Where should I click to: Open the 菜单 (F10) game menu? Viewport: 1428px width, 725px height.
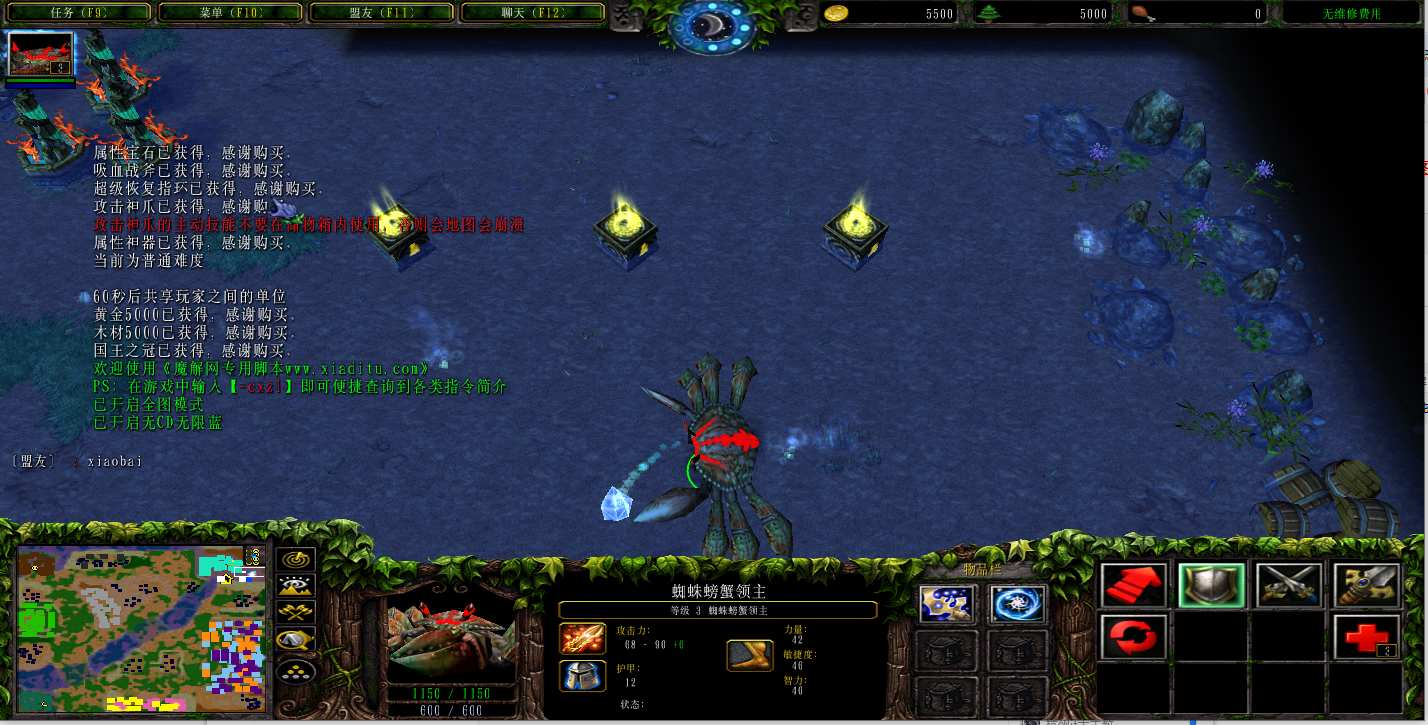(231, 13)
